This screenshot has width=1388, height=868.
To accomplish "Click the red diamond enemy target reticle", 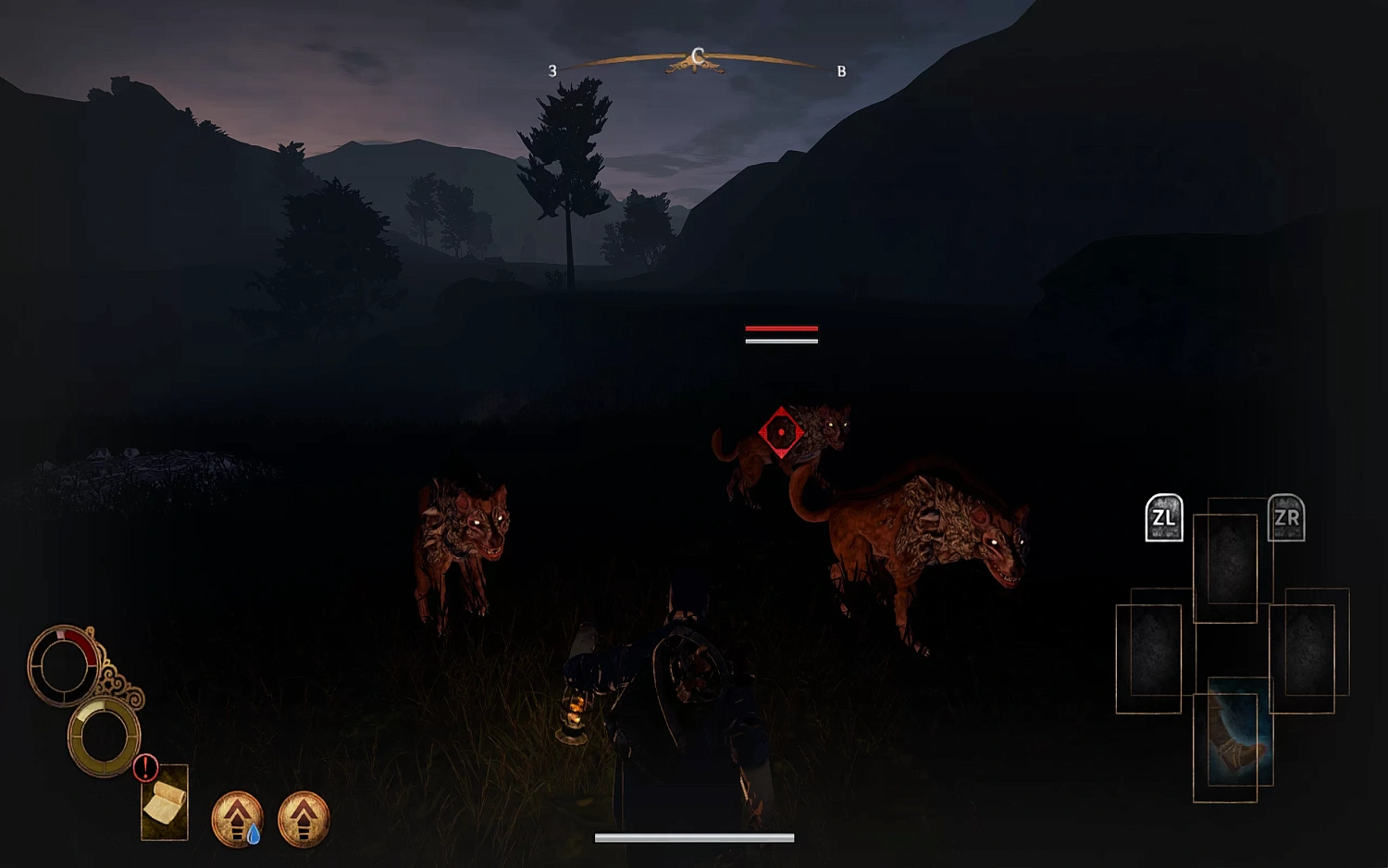I will 780,428.
